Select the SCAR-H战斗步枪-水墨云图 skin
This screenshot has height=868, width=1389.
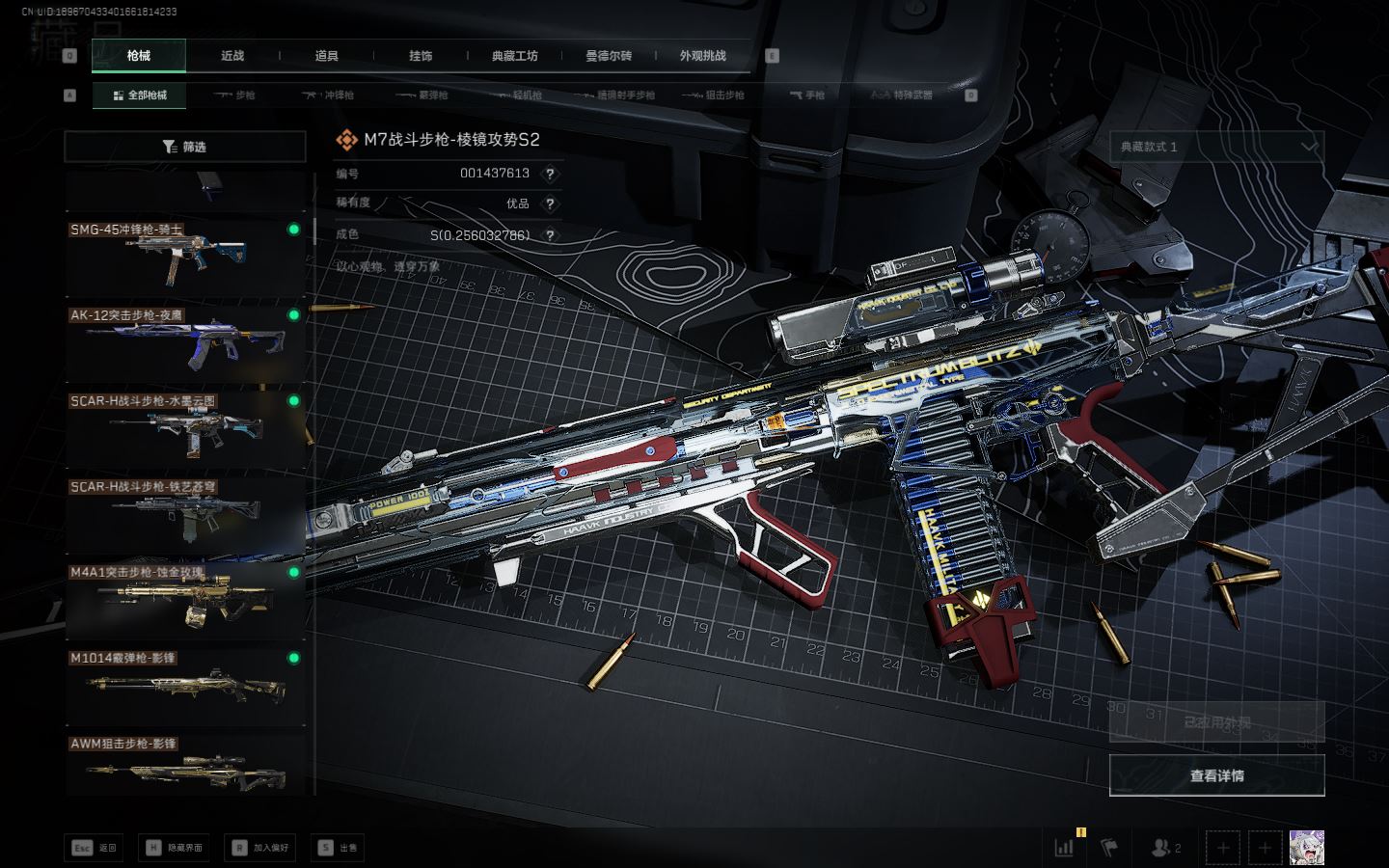coord(184,428)
